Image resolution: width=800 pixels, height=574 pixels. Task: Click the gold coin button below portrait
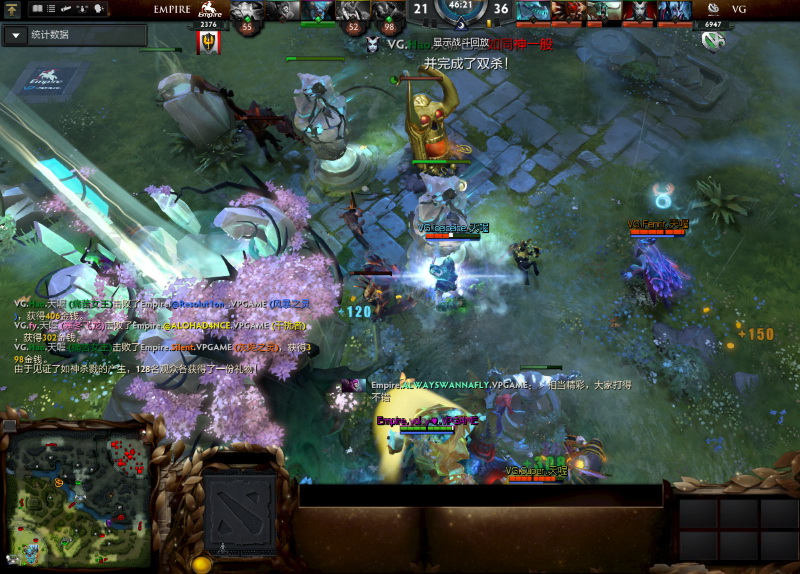201,565
